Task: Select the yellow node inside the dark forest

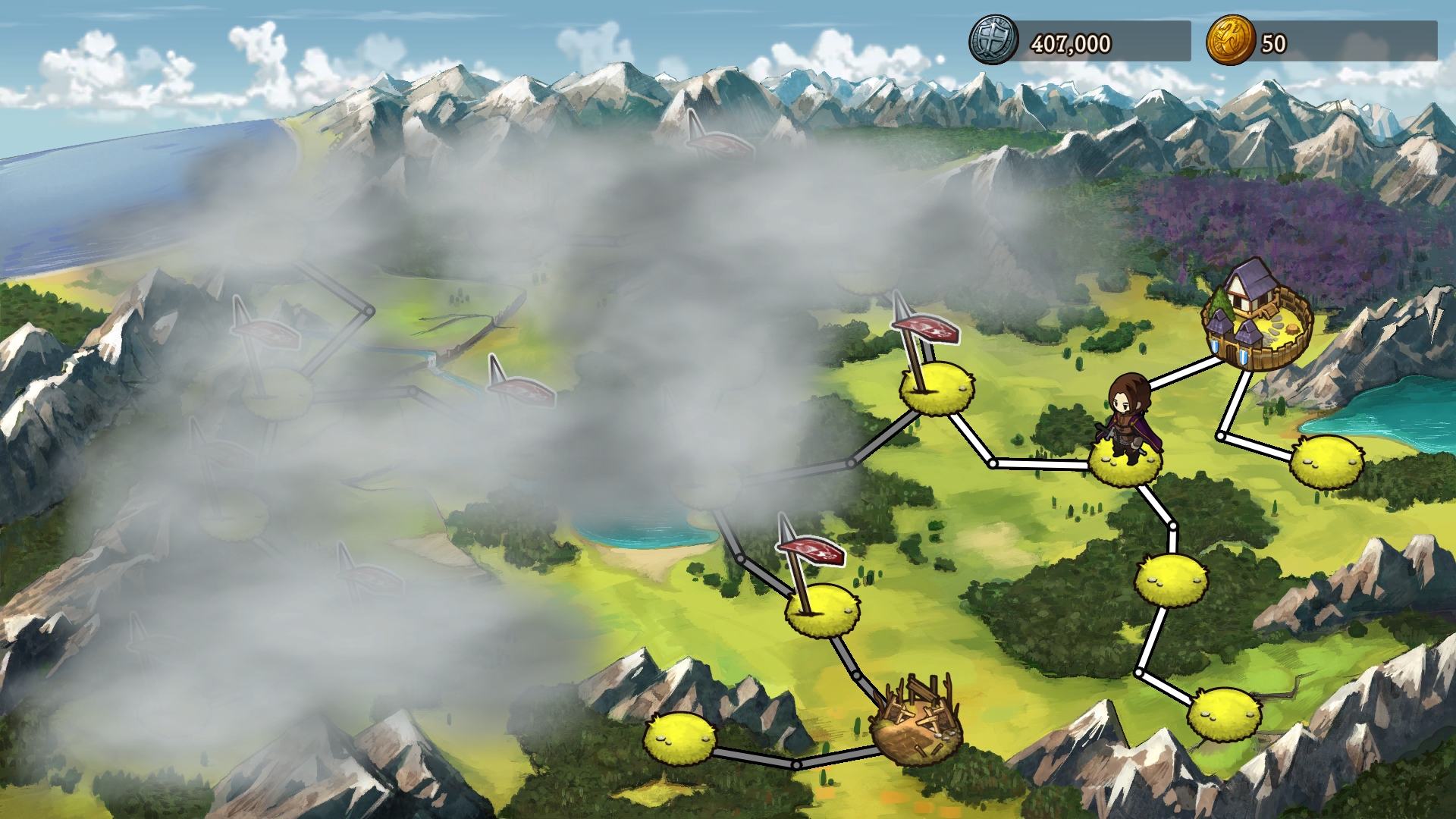Action: (x=1171, y=579)
